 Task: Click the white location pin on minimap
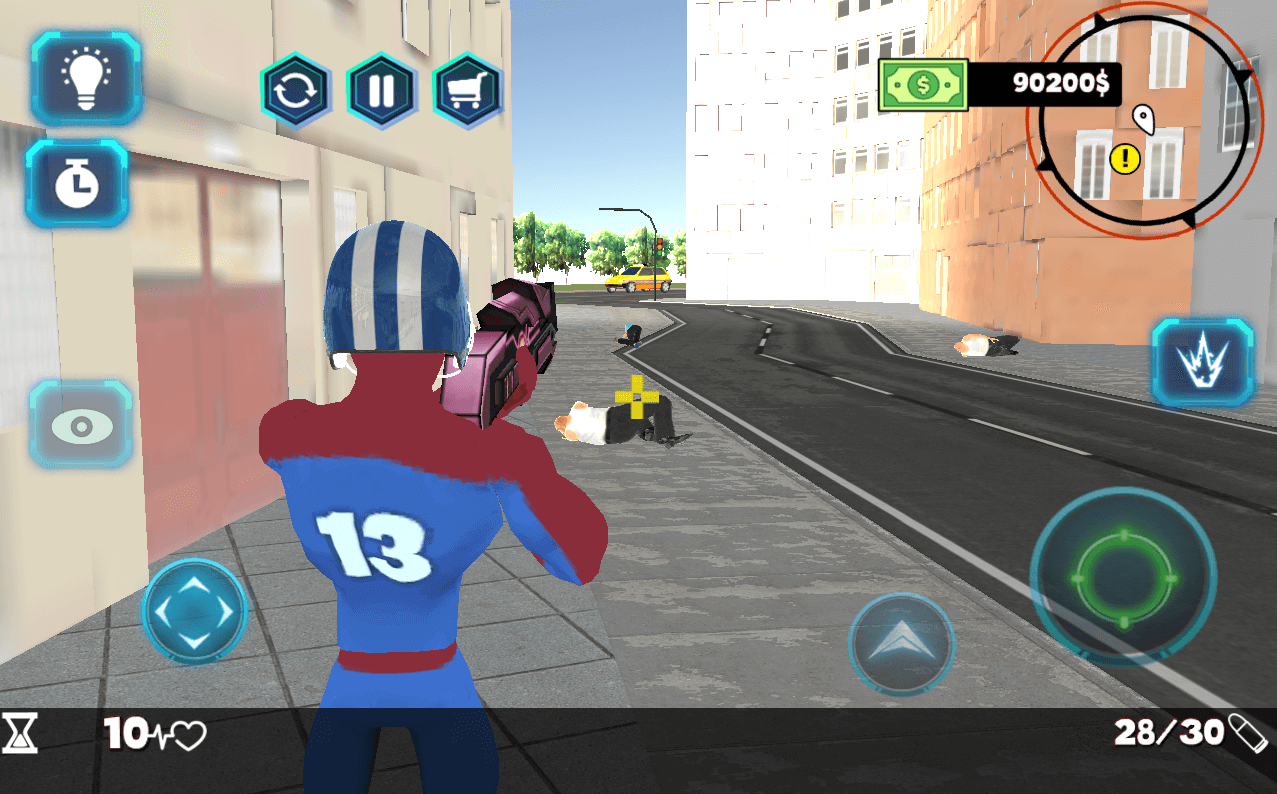pyautogui.click(x=1143, y=119)
